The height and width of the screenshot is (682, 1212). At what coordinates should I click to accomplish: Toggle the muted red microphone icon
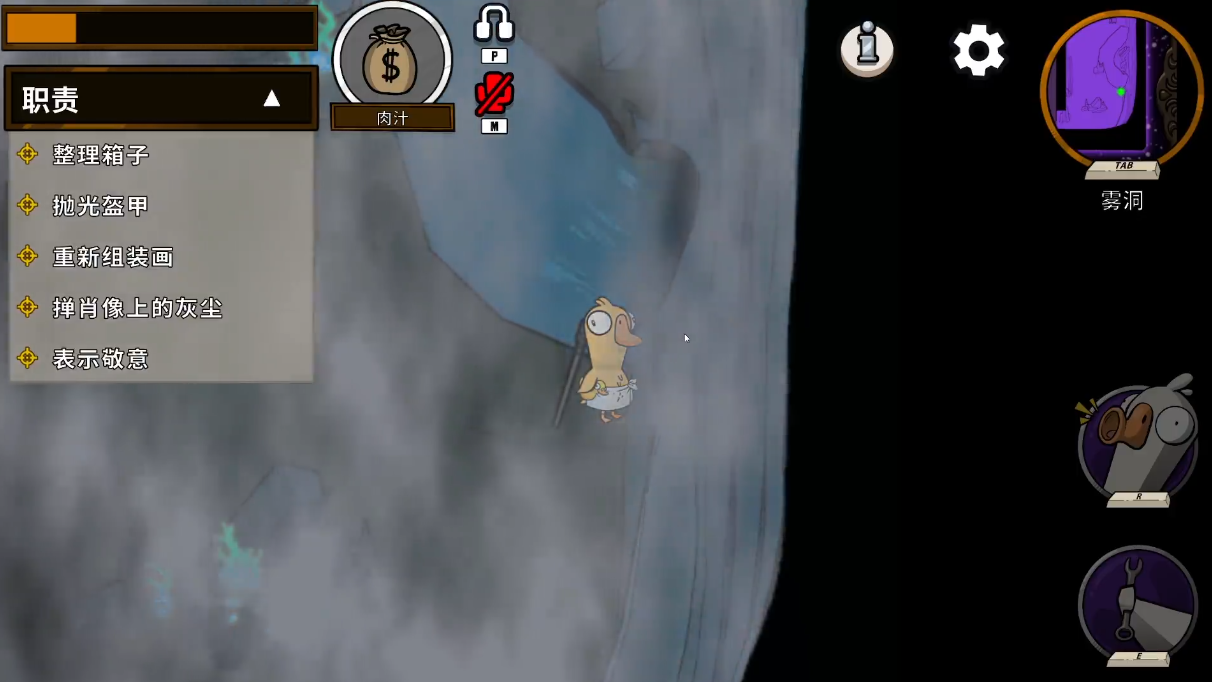coord(494,94)
